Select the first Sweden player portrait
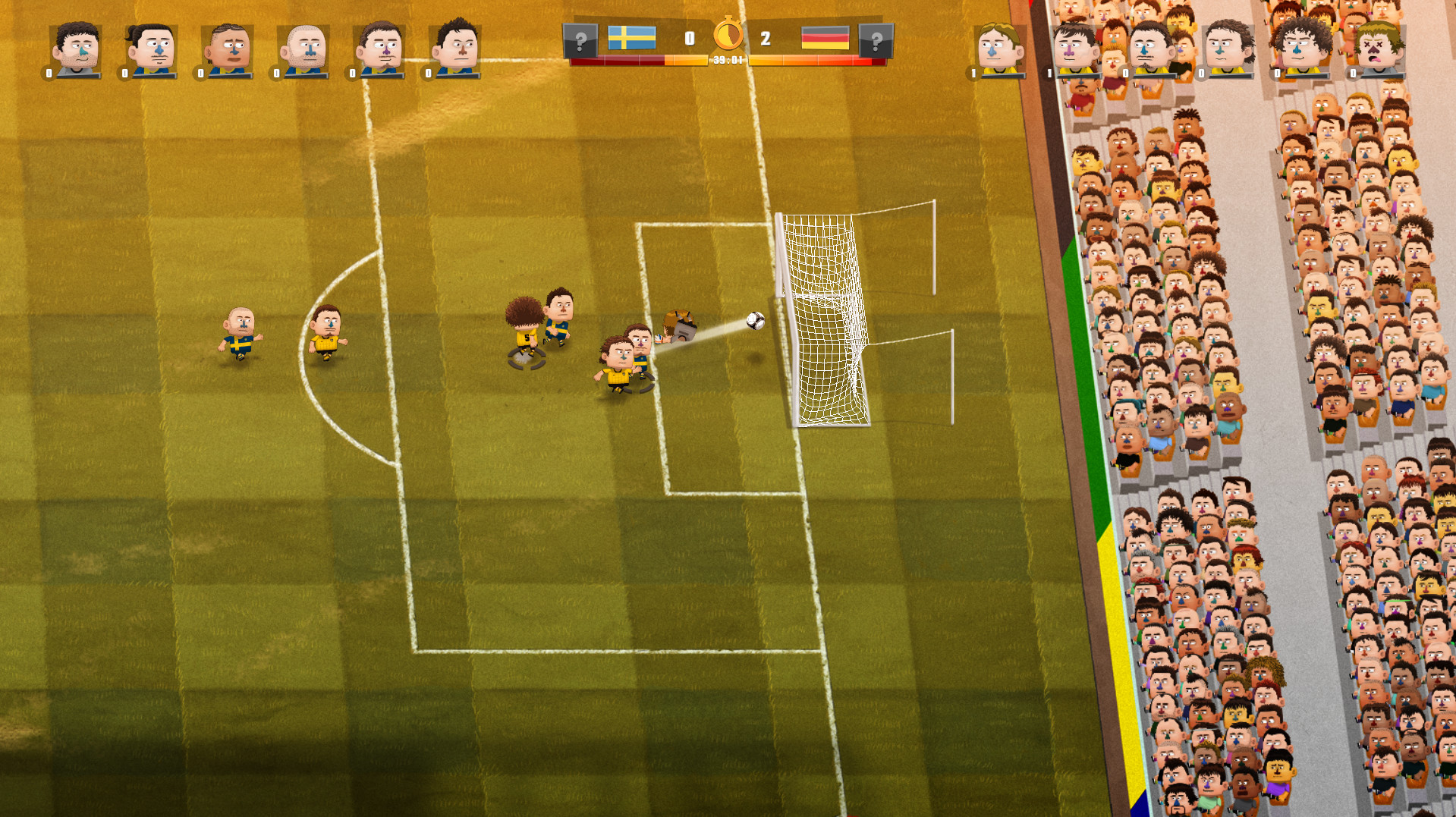The height and width of the screenshot is (817, 1456). 76,46
